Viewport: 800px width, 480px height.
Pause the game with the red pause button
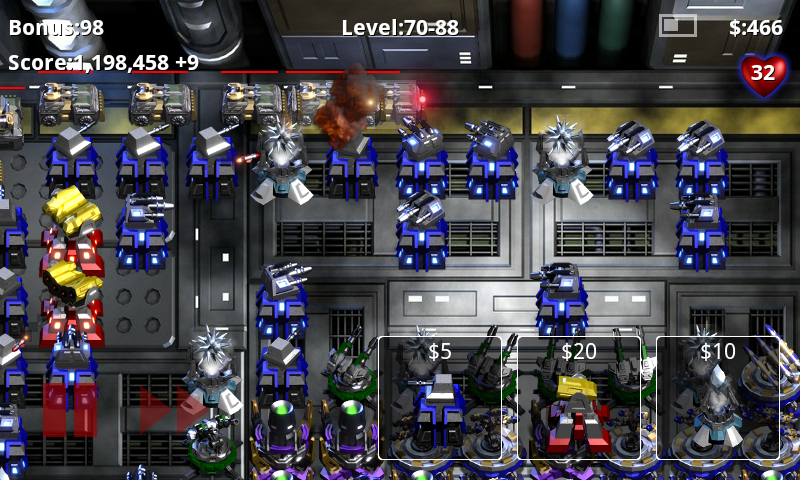click(x=70, y=410)
